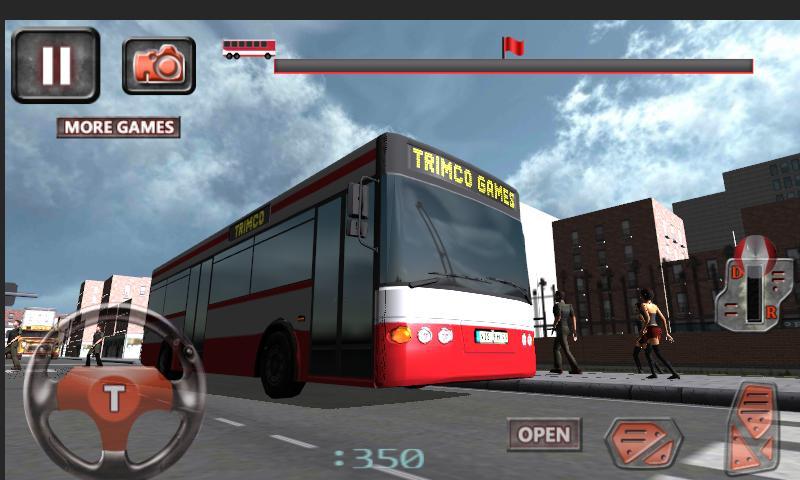This screenshot has width=800, height=480.
Task: Open the More Games link
Action: coord(118,127)
